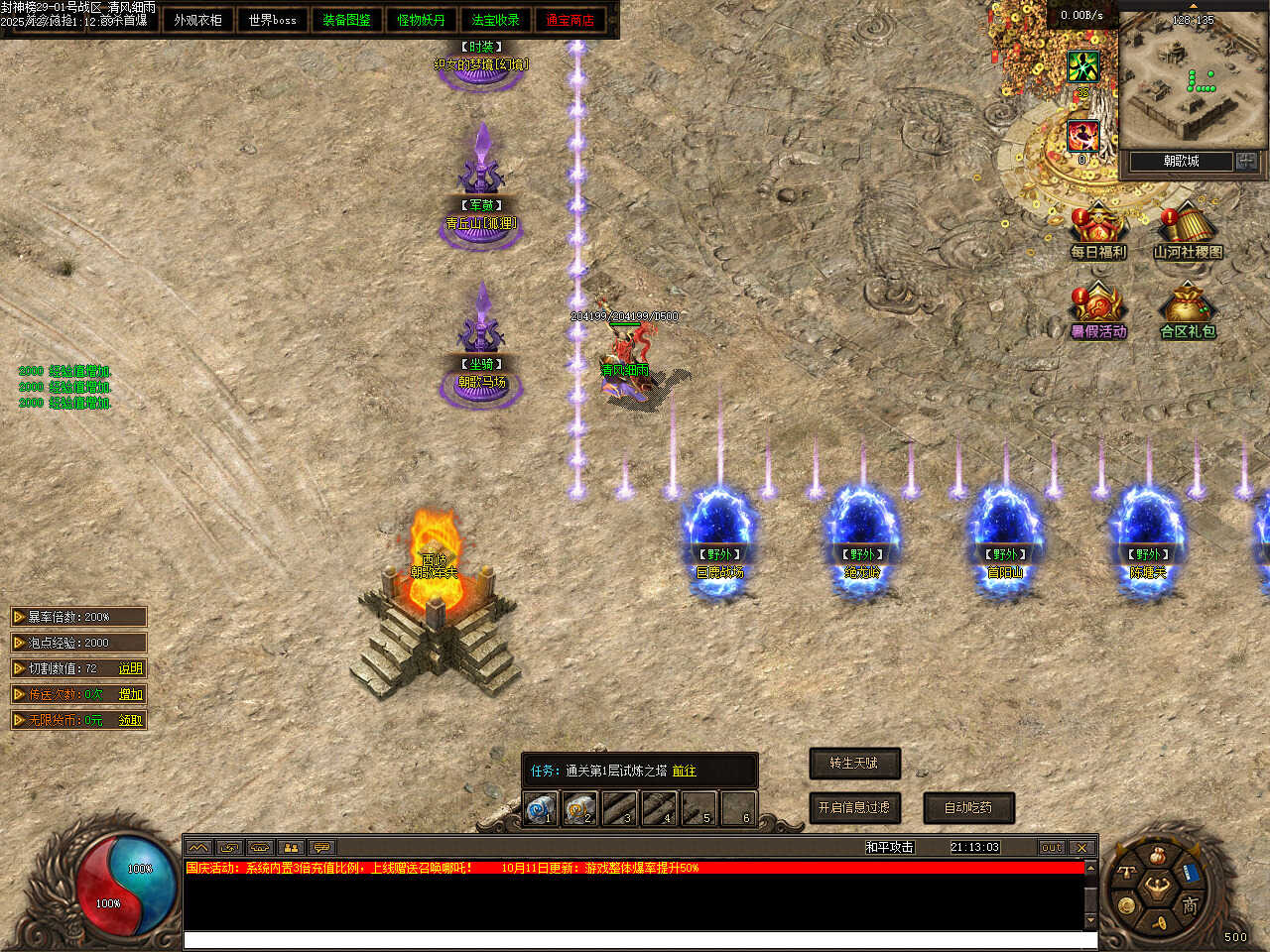Open the 世界boss menu
Image resolution: width=1270 pixels, height=952 pixels.
(272, 20)
